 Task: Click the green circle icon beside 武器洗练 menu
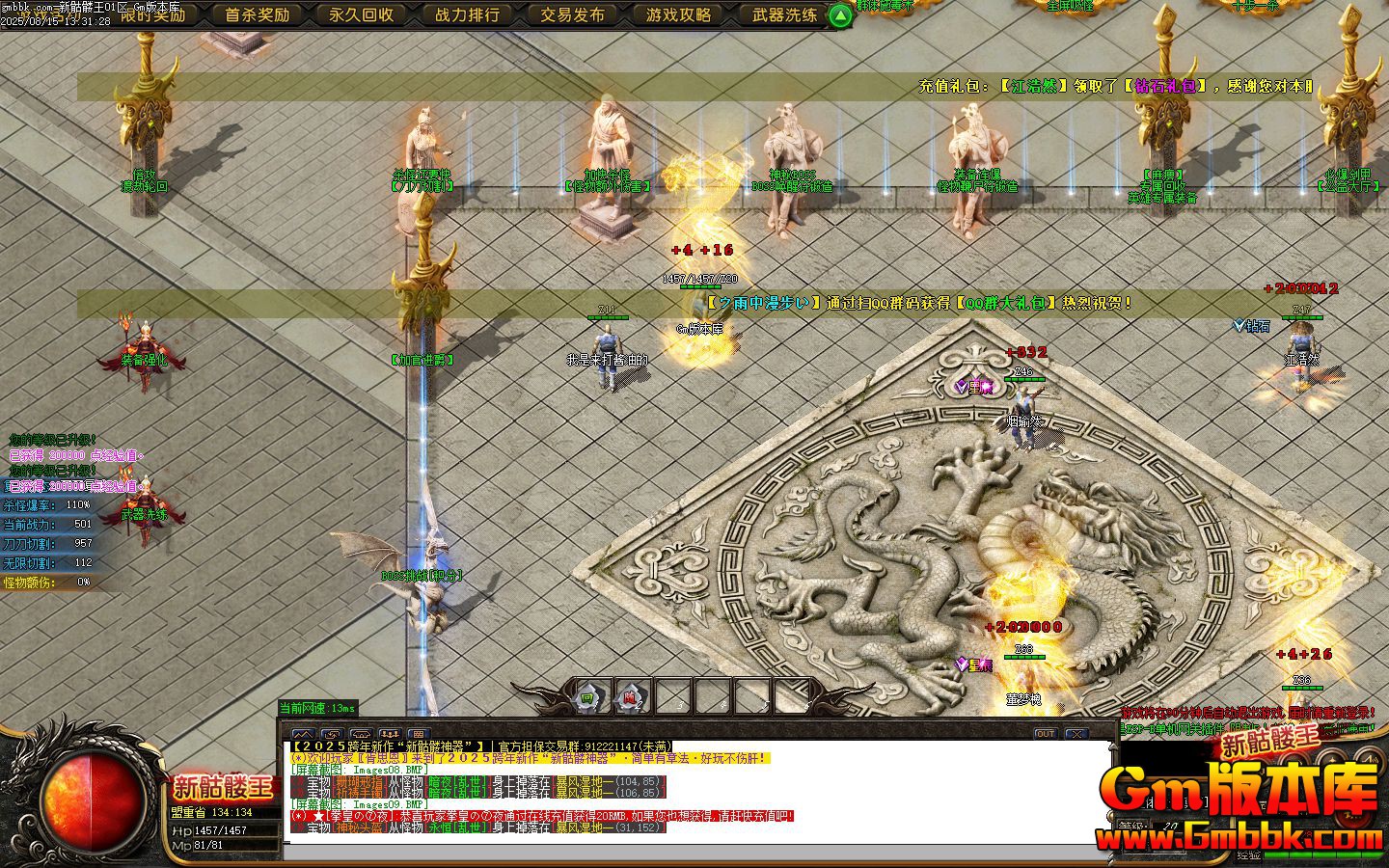pyautogui.click(x=838, y=14)
